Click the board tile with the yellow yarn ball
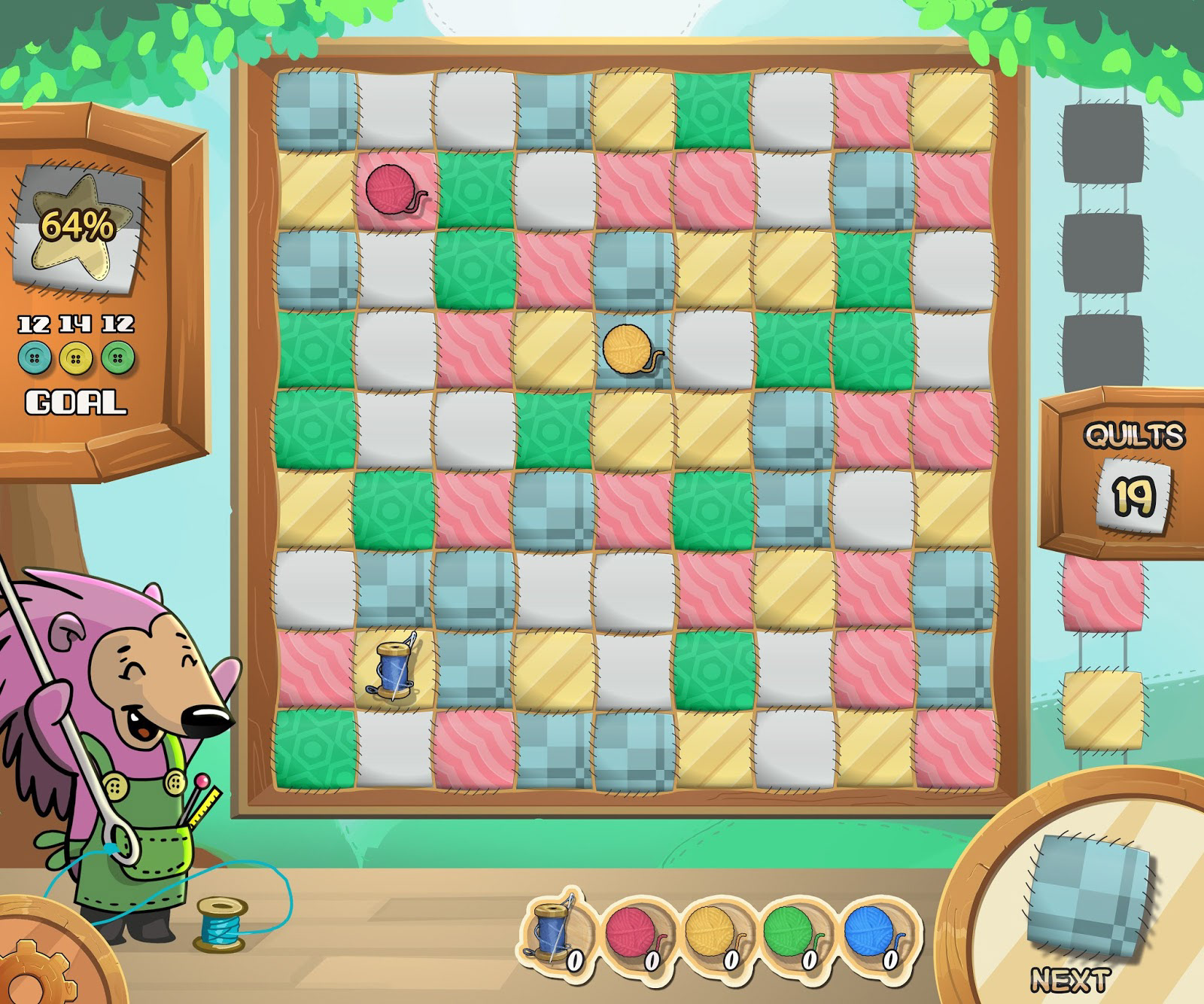This screenshot has height=1004, width=1204. click(634, 349)
